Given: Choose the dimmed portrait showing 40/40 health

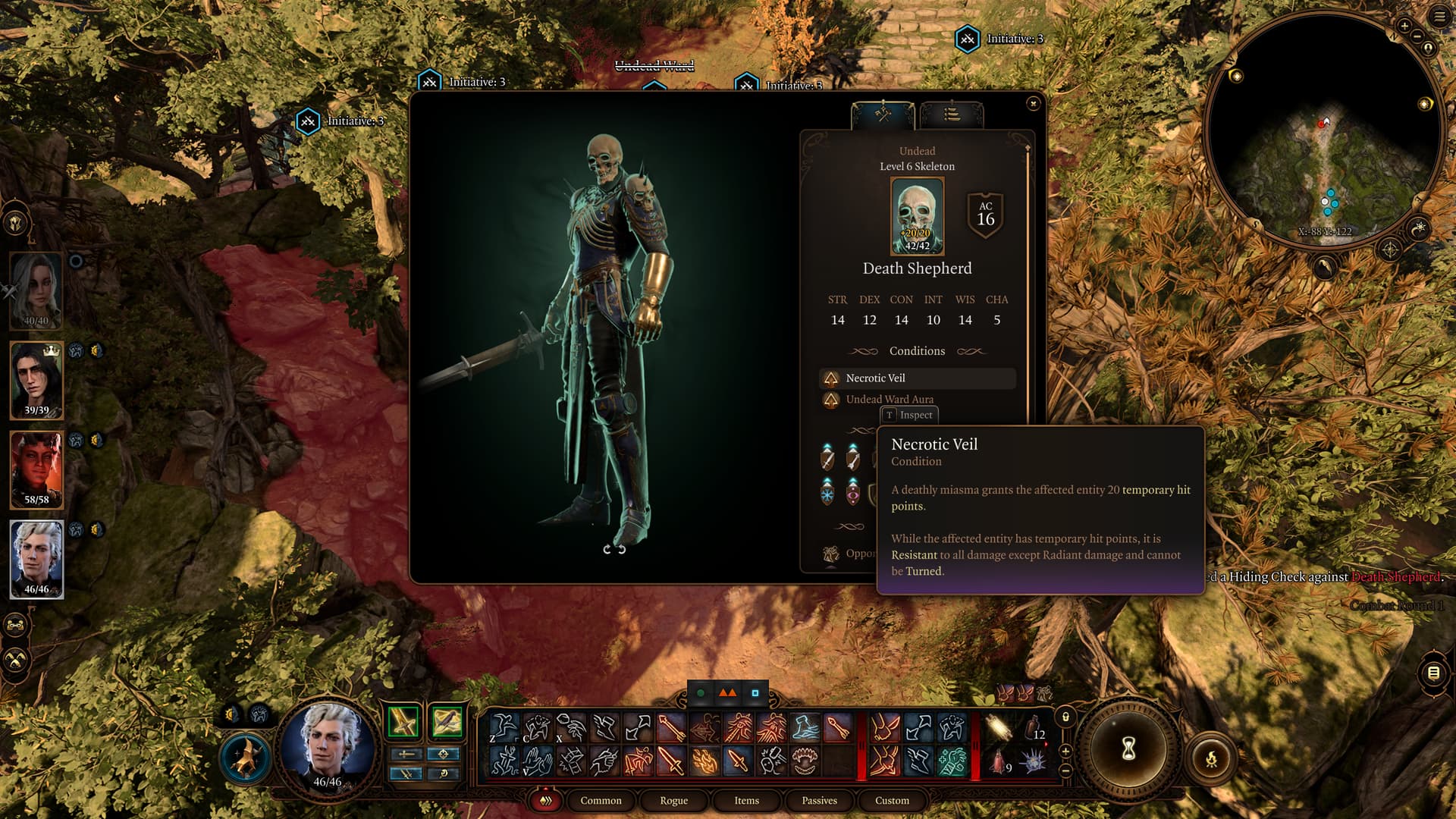Looking at the screenshot, I should click(x=36, y=290).
